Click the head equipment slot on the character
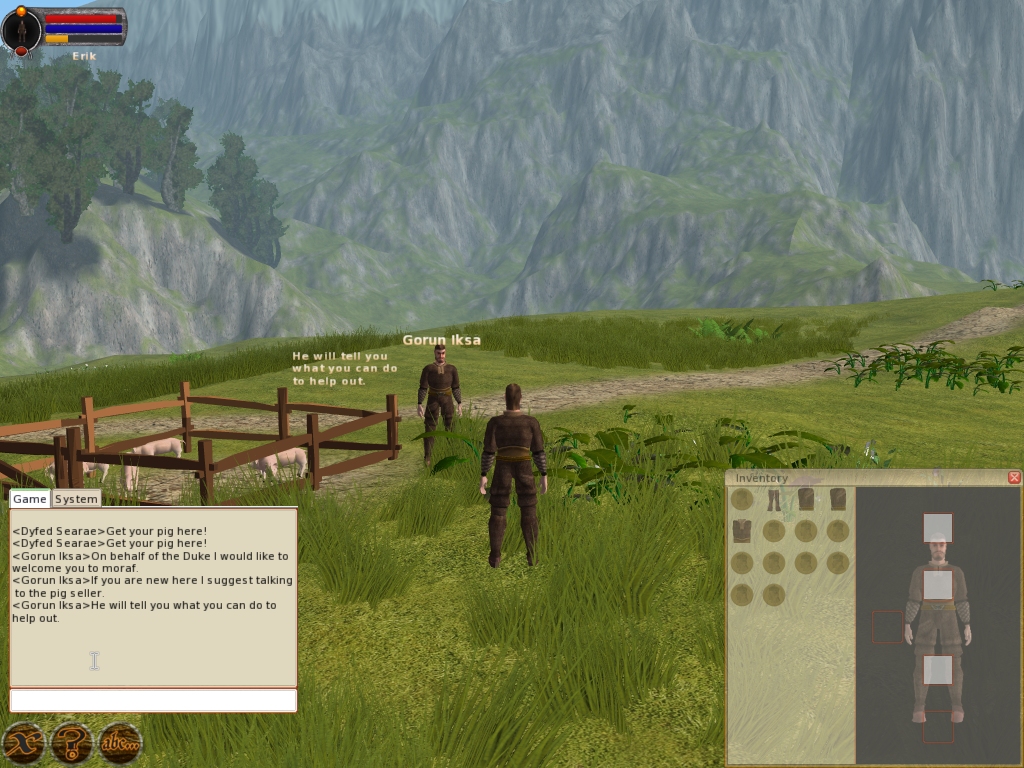1024x768 pixels. coord(937,527)
